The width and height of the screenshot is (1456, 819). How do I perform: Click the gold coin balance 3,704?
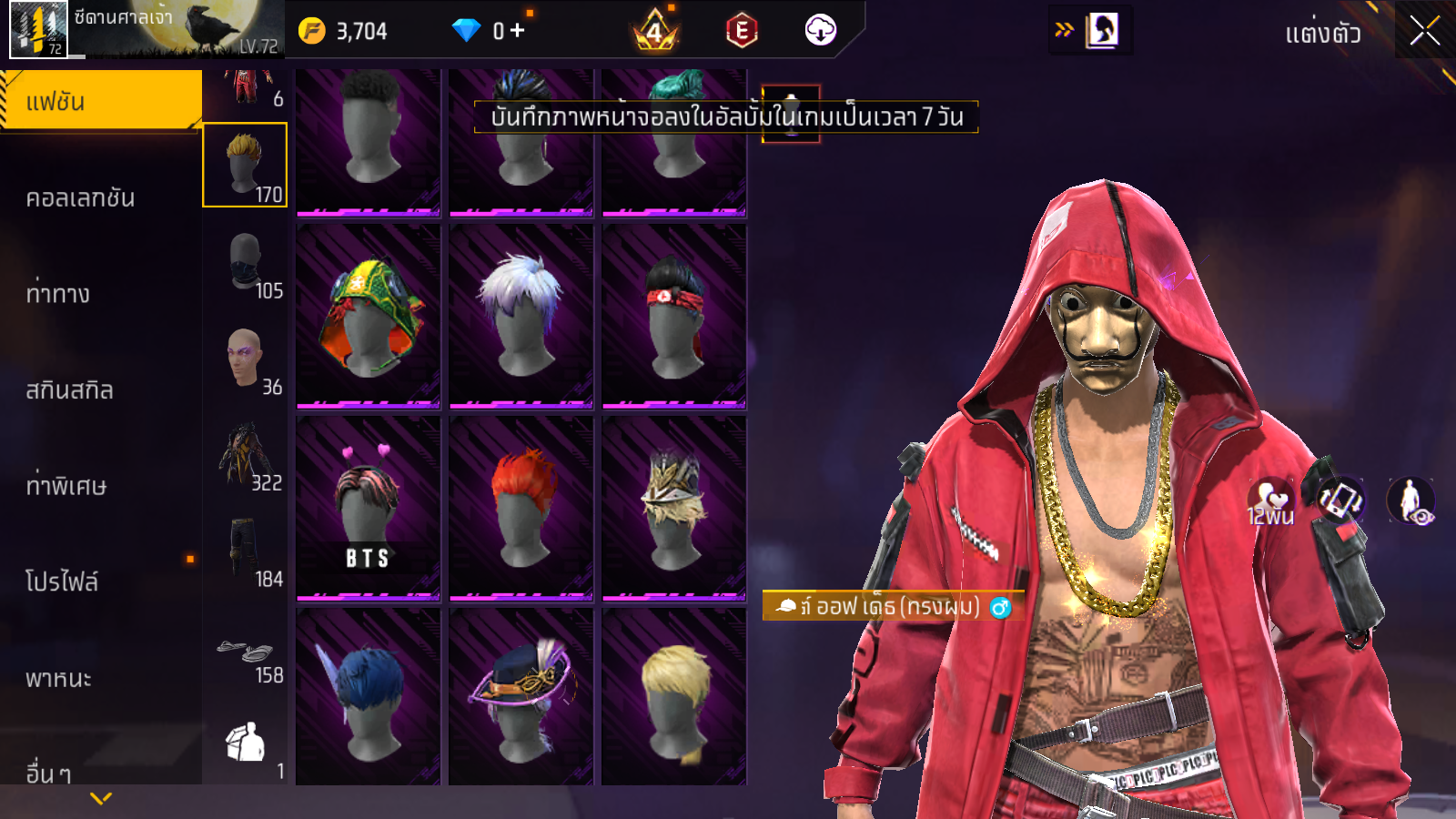[x=344, y=31]
